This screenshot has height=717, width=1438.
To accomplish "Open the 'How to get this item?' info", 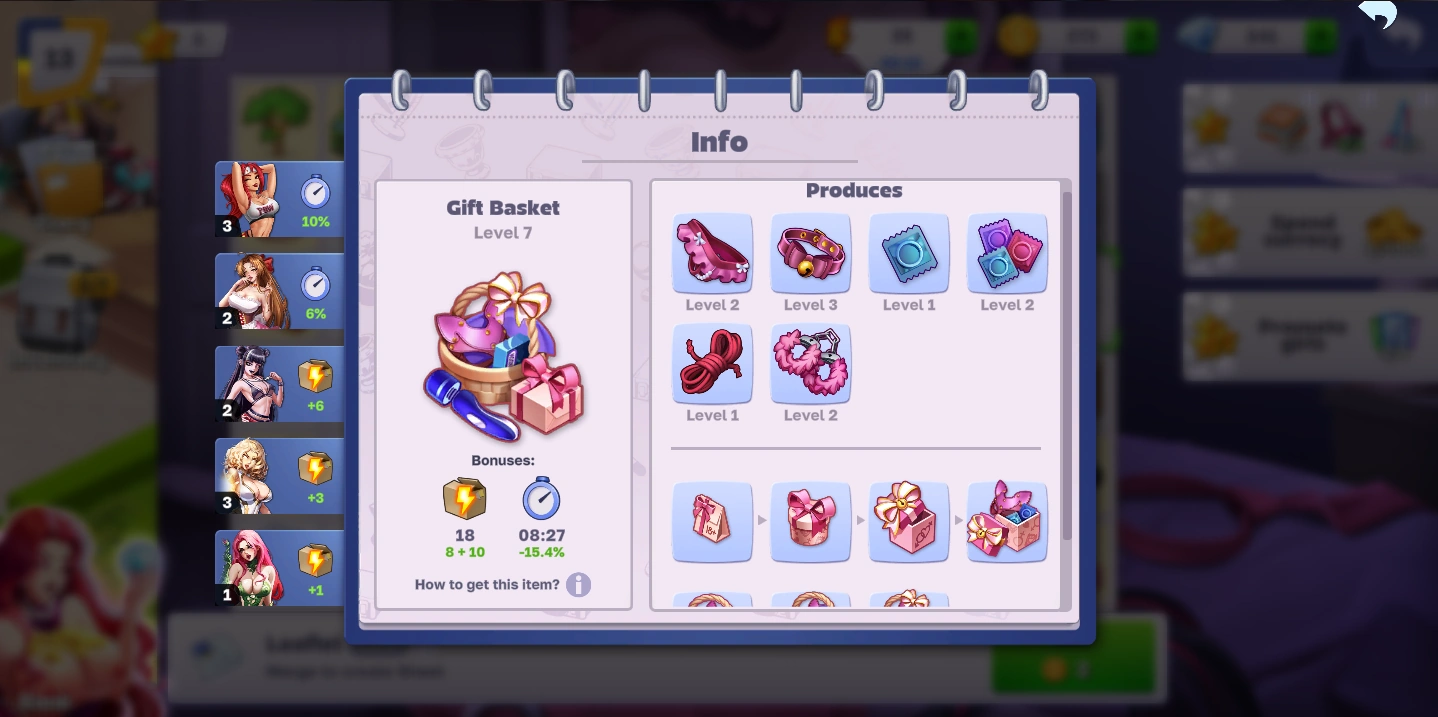I will [x=578, y=584].
